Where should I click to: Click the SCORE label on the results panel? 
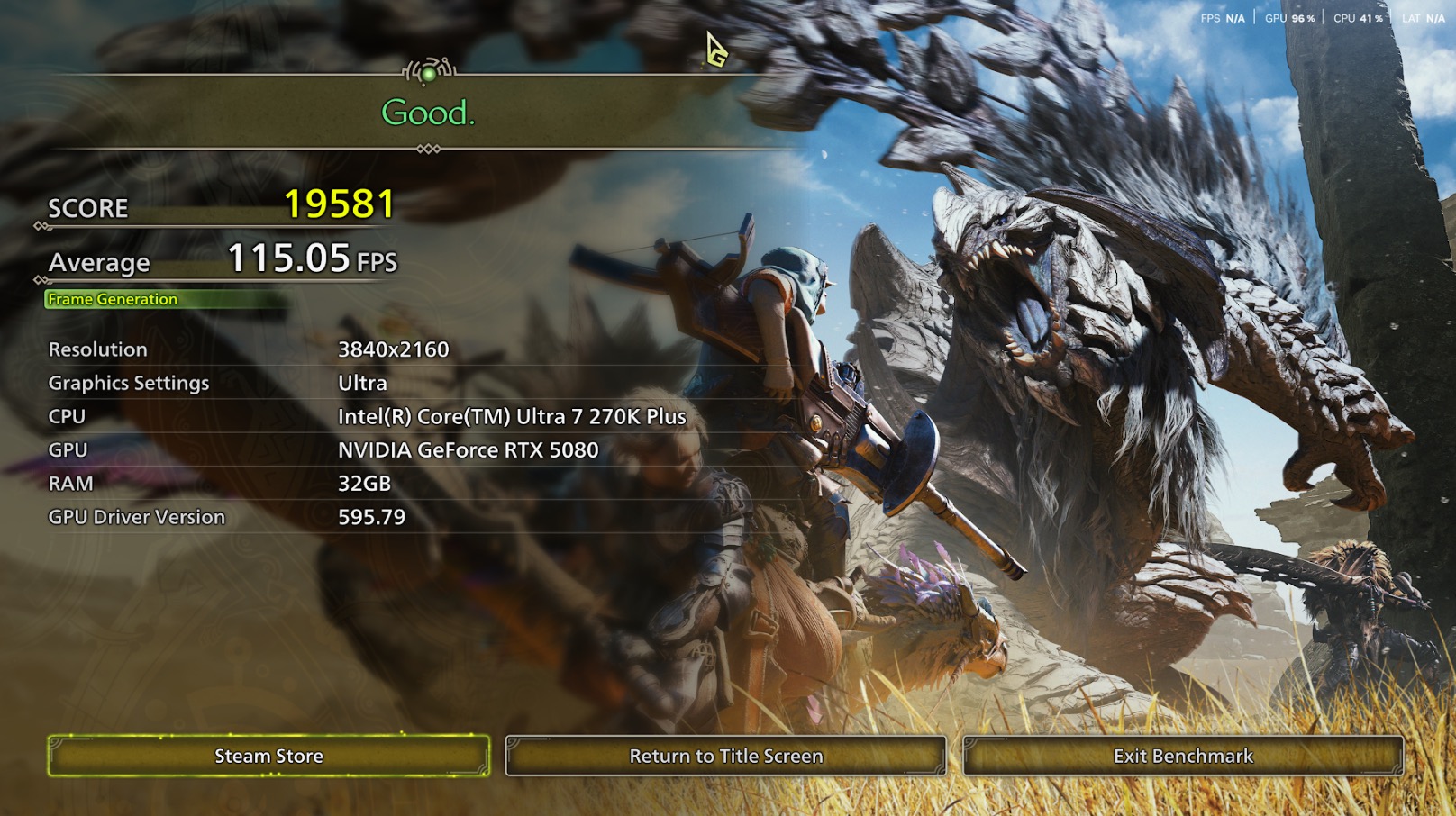click(x=88, y=208)
